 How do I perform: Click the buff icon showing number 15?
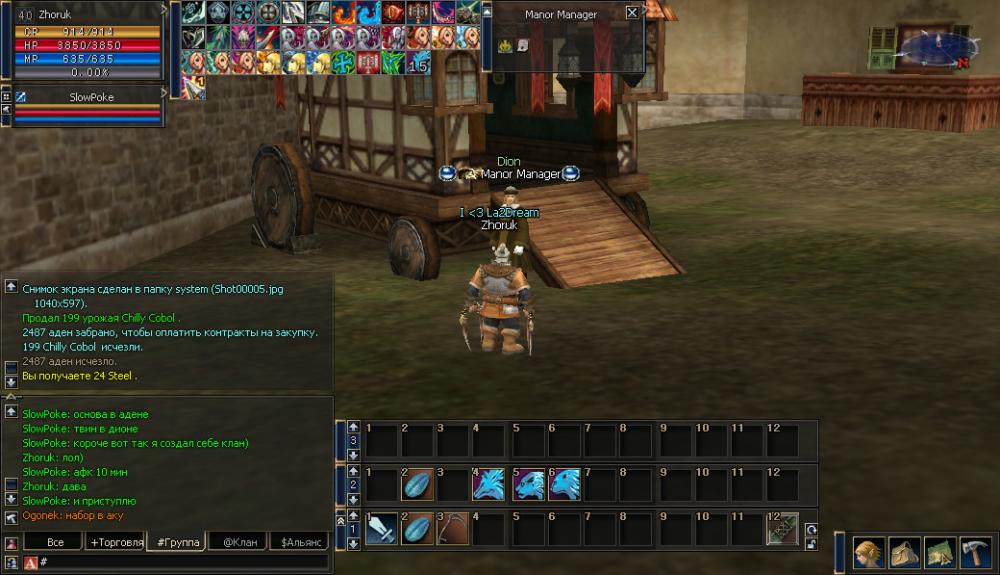click(418, 63)
